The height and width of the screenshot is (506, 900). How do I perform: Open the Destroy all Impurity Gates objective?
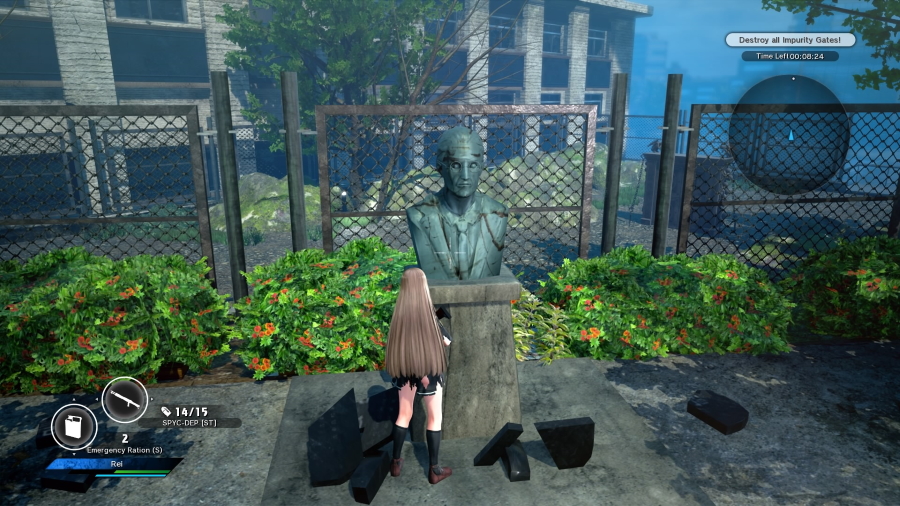[x=791, y=40]
